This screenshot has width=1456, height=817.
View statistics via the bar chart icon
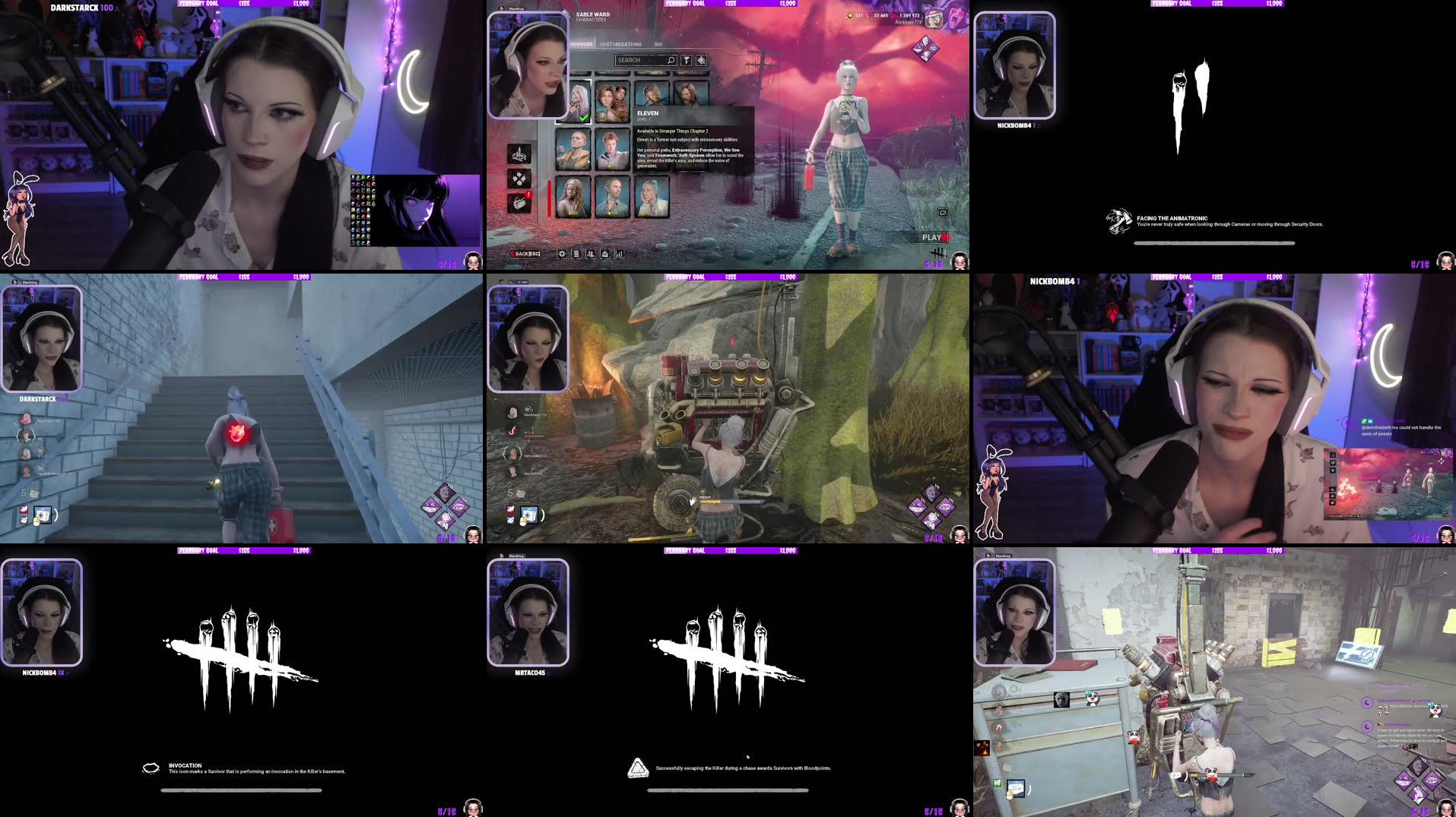tap(620, 253)
